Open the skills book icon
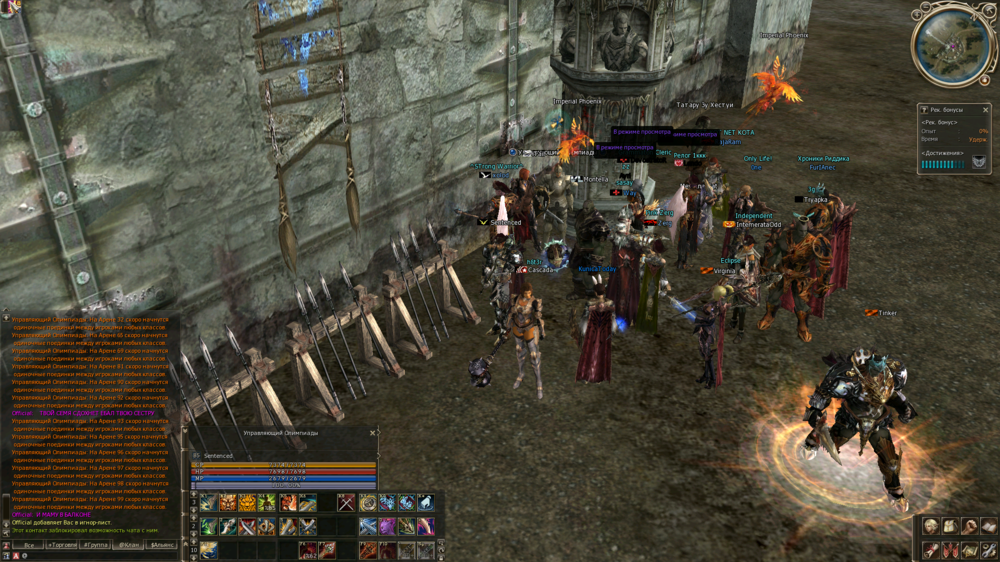The width and height of the screenshot is (1000, 562). (x=988, y=527)
